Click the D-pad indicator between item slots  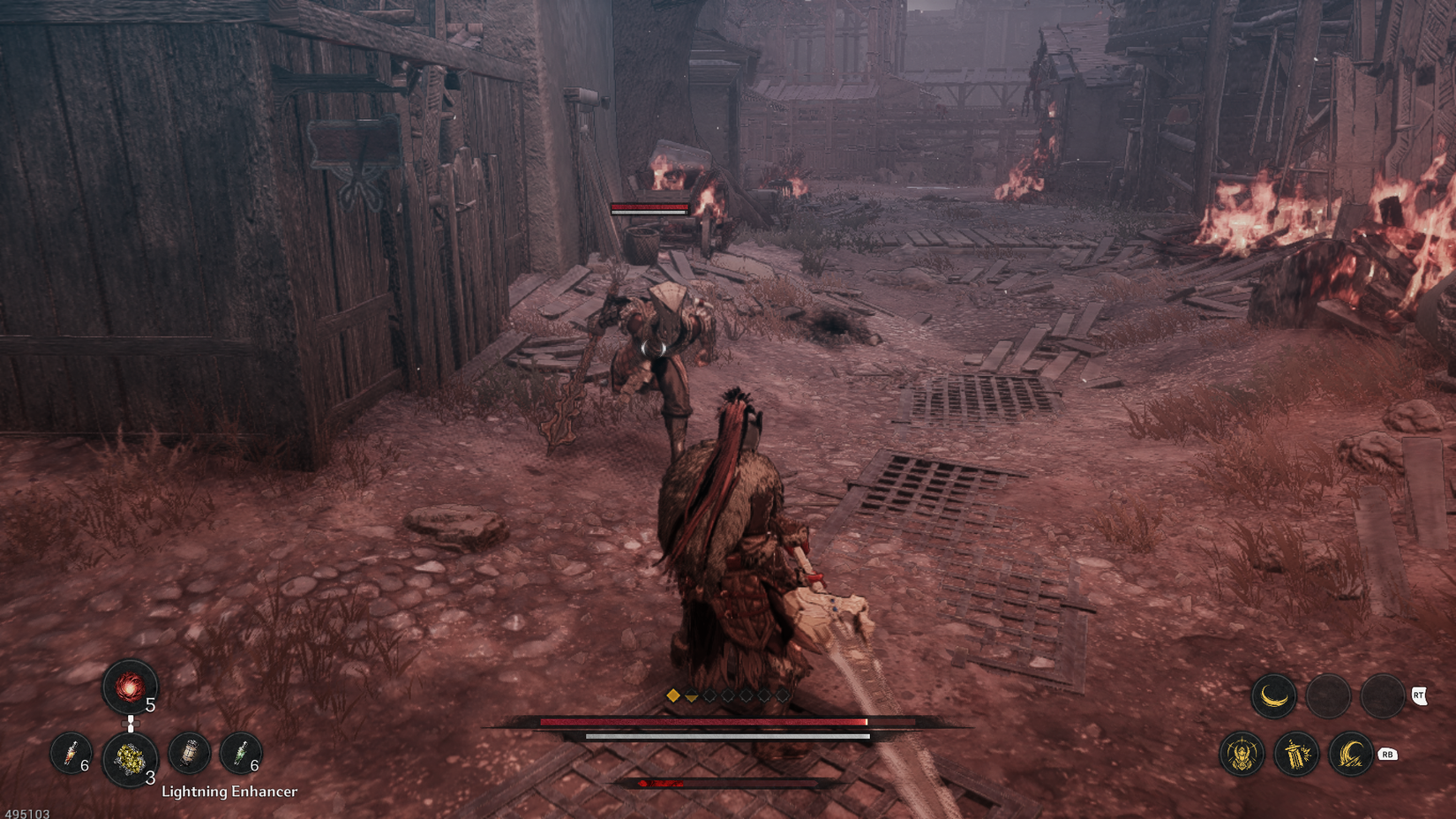click(x=131, y=724)
